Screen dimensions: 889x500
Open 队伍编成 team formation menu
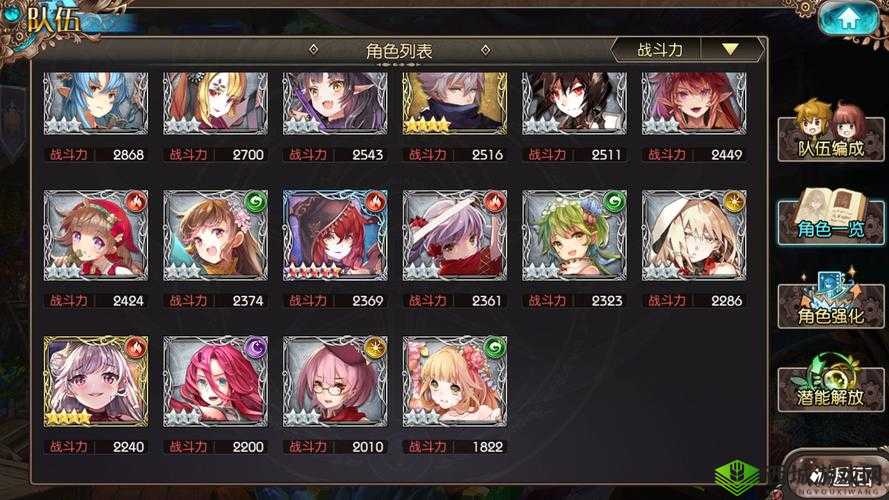pos(830,130)
